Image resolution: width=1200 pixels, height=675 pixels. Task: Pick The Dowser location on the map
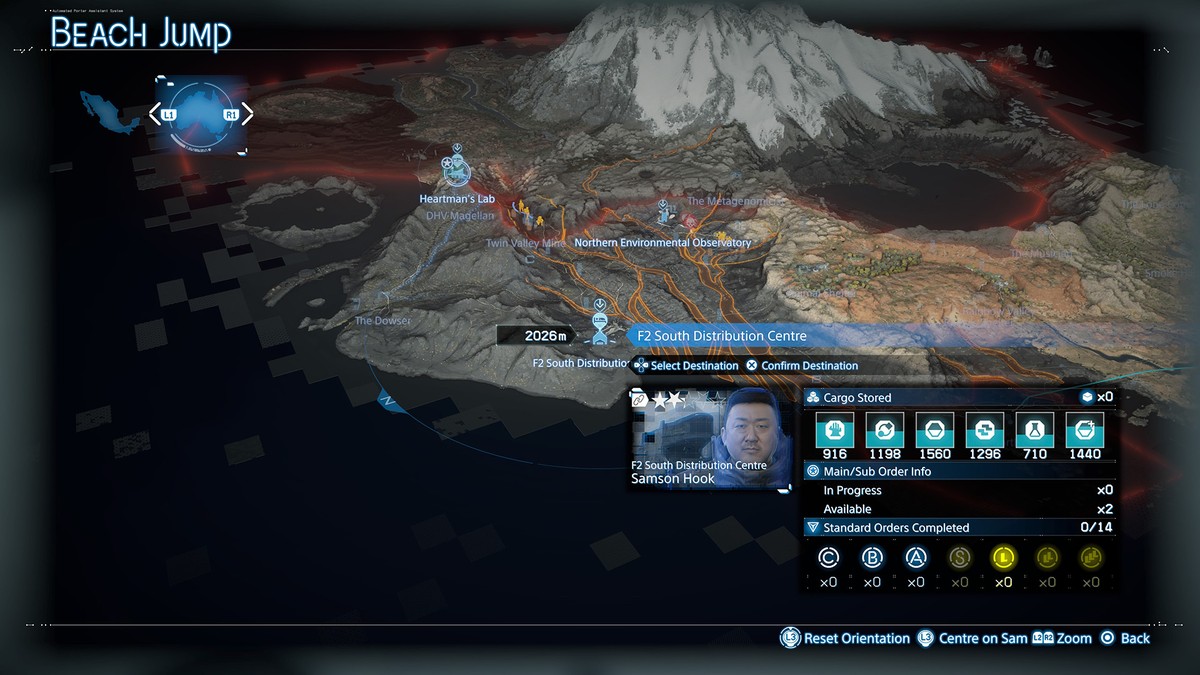click(x=384, y=321)
